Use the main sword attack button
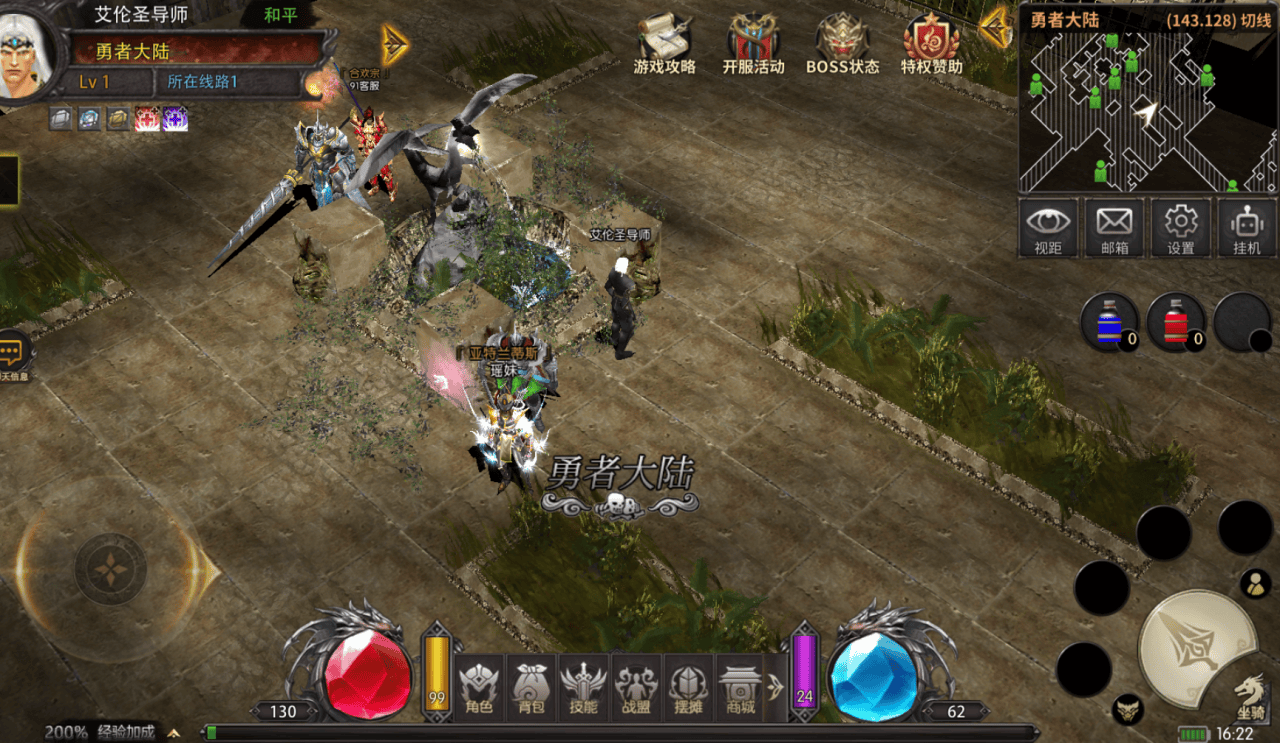 tap(1196, 649)
